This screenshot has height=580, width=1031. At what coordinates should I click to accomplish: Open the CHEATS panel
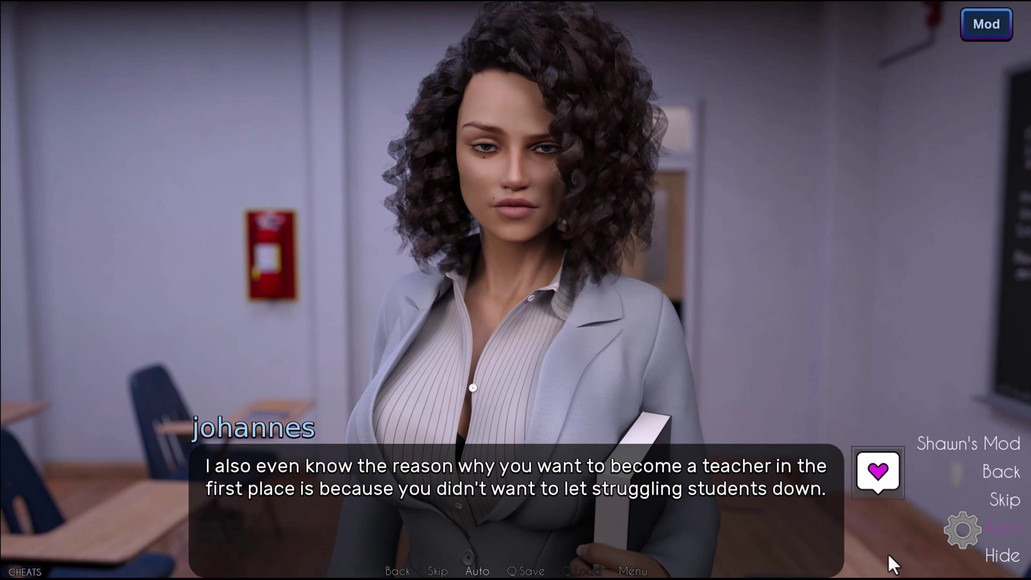pyautogui.click(x=22, y=572)
